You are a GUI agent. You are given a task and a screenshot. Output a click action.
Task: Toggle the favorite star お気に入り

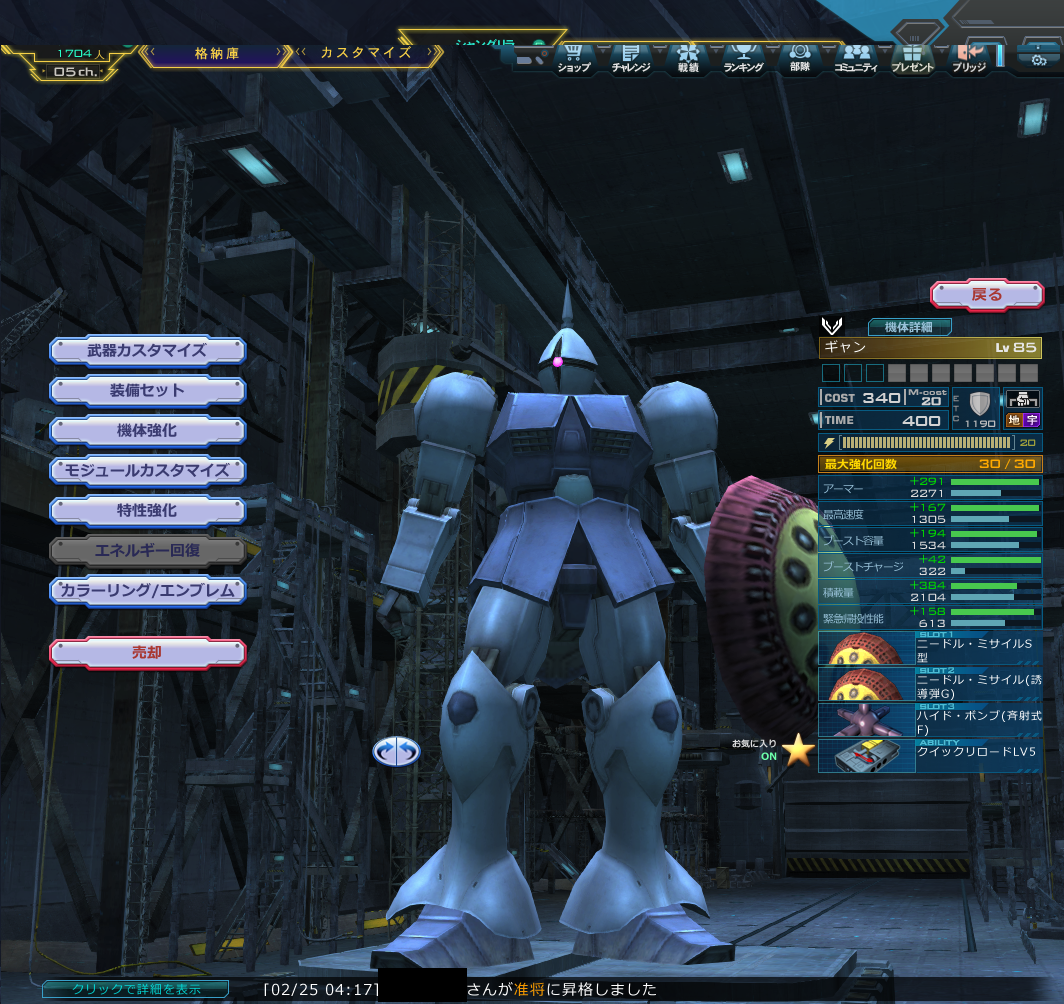[798, 749]
